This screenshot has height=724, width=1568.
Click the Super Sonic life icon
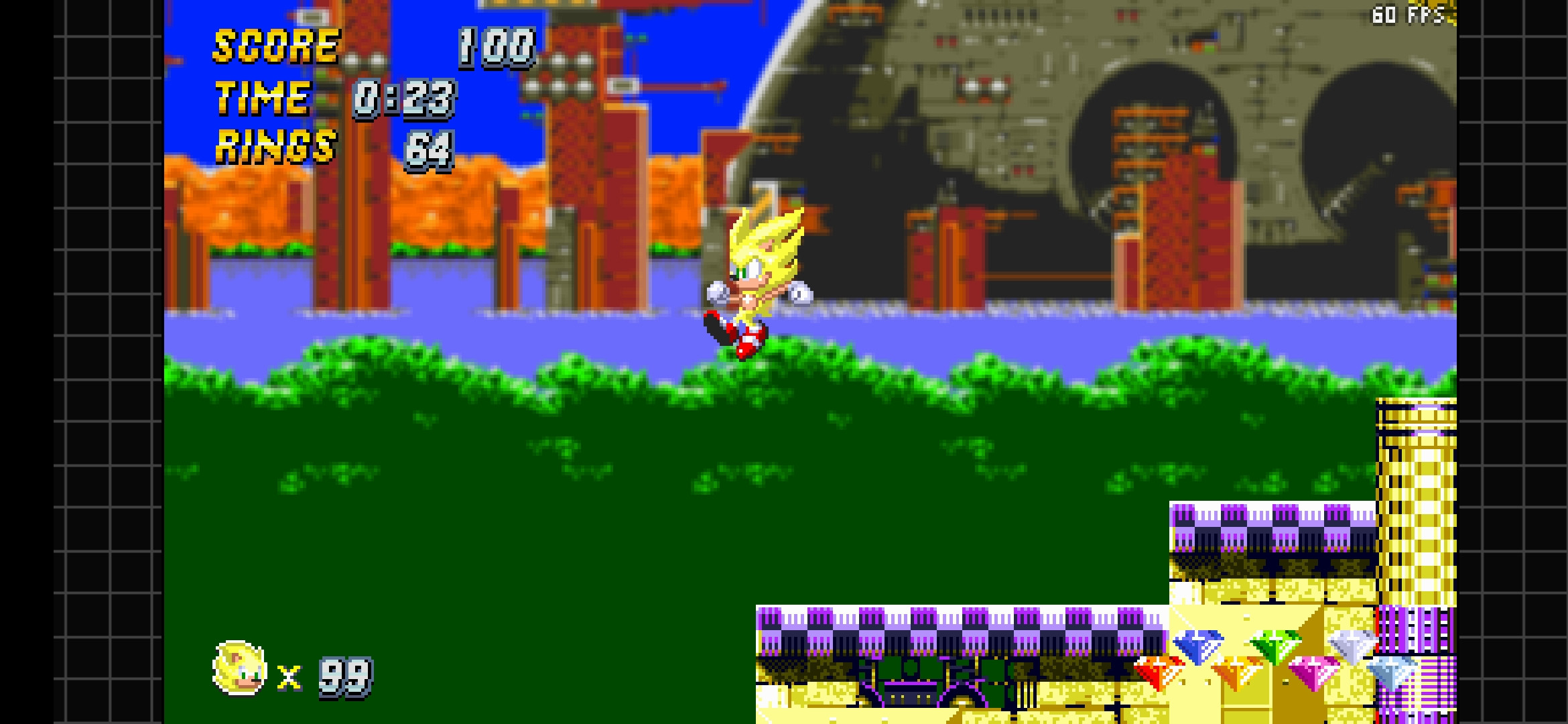[x=239, y=668]
